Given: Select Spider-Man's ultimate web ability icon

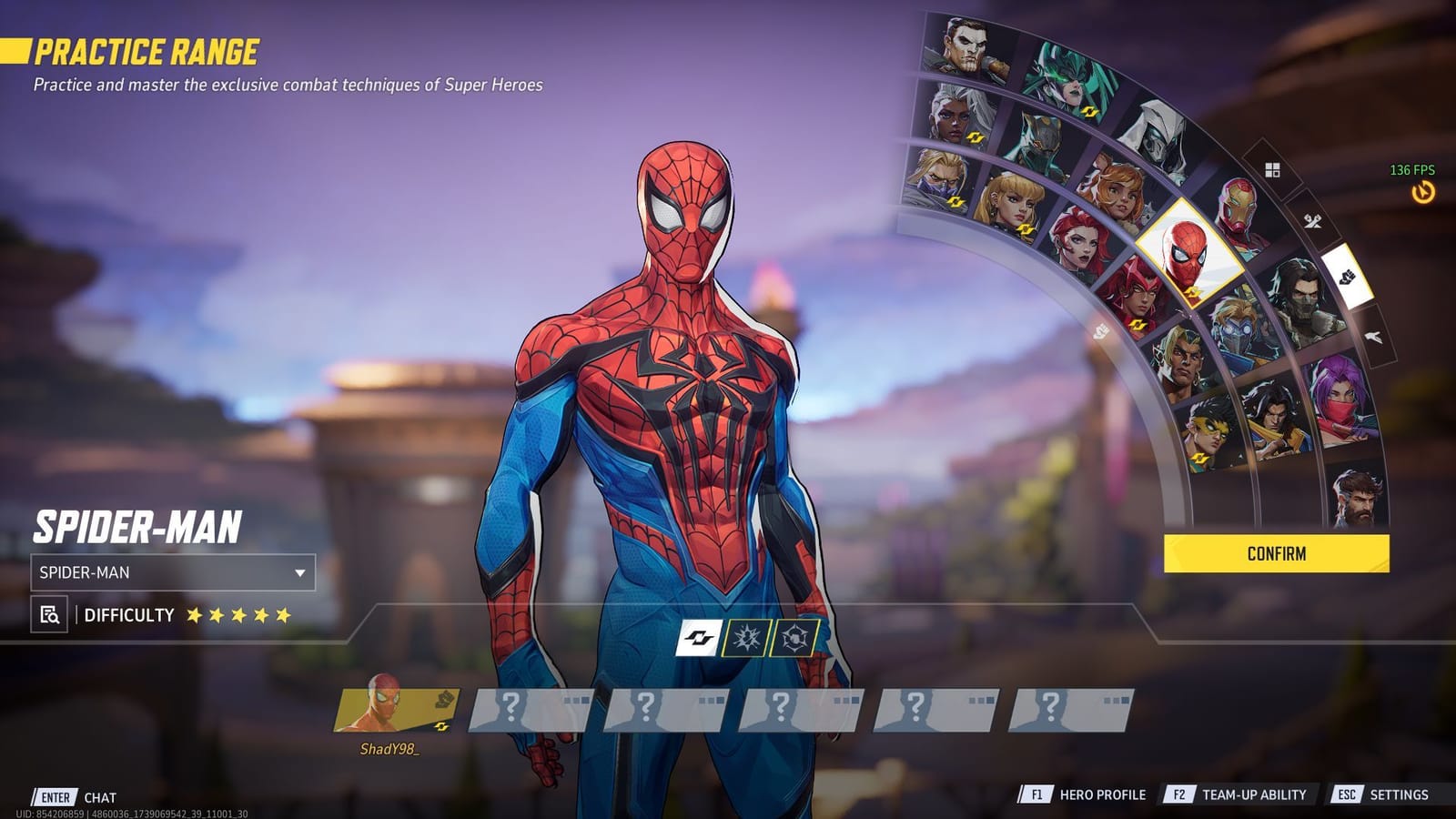Looking at the screenshot, I should click(794, 636).
